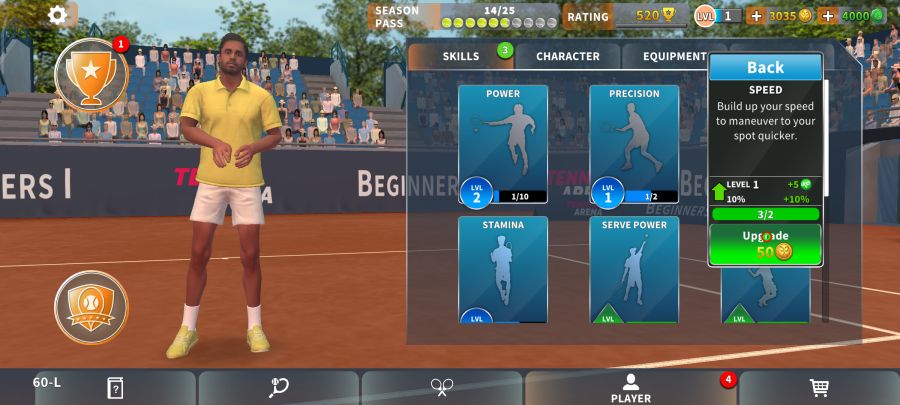The height and width of the screenshot is (405, 900).
Task: View the Rating leaderboard
Action: pos(624,16)
